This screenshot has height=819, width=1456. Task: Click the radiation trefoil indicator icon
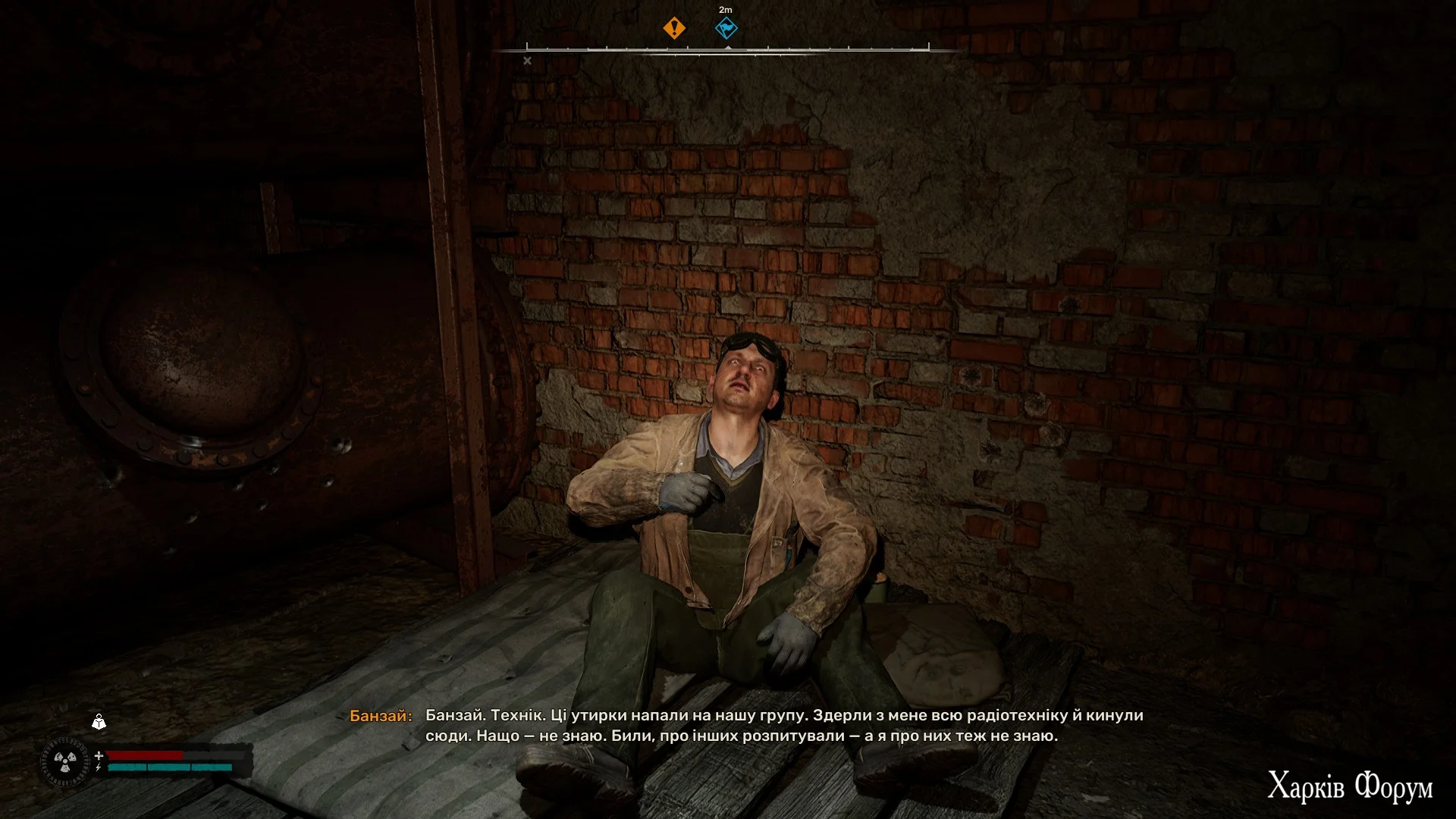pyautogui.click(x=65, y=761)
